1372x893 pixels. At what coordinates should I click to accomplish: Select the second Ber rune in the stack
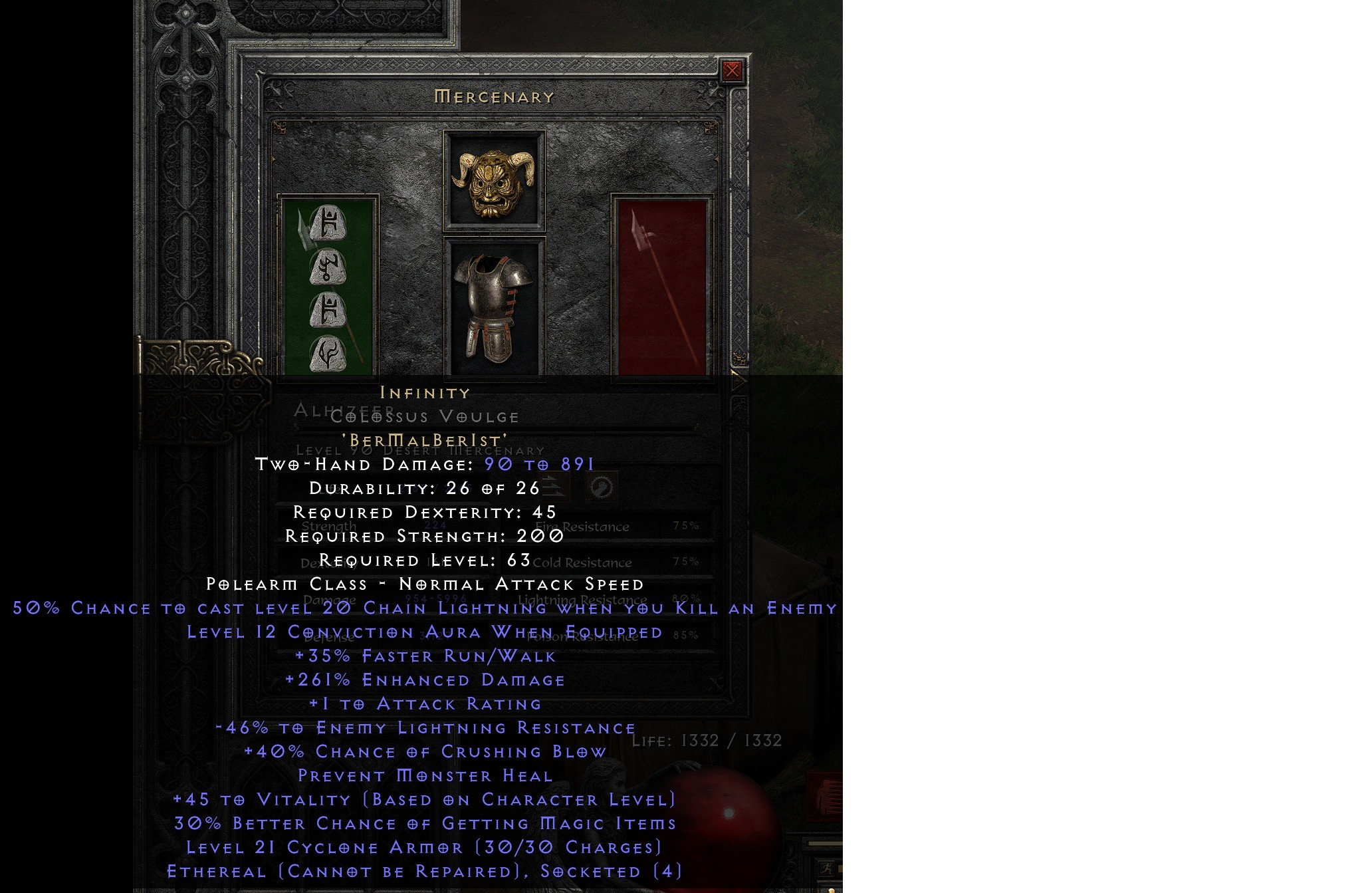coord(328,309)
